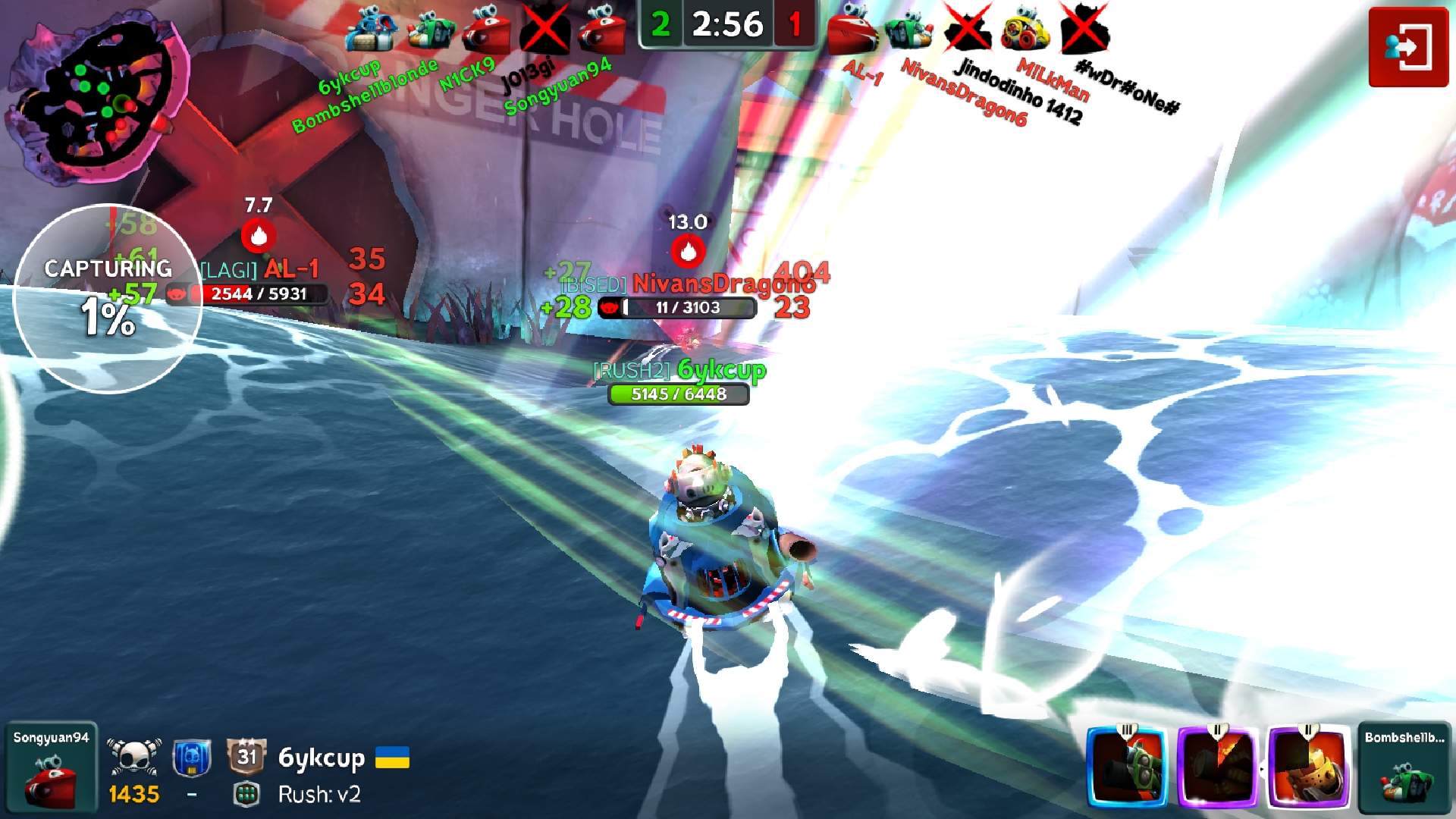This screenshot has height=819, width=1456.
Task: Leave the match with the exit button
Action: pyautogui.click(x=1408, y=47)
